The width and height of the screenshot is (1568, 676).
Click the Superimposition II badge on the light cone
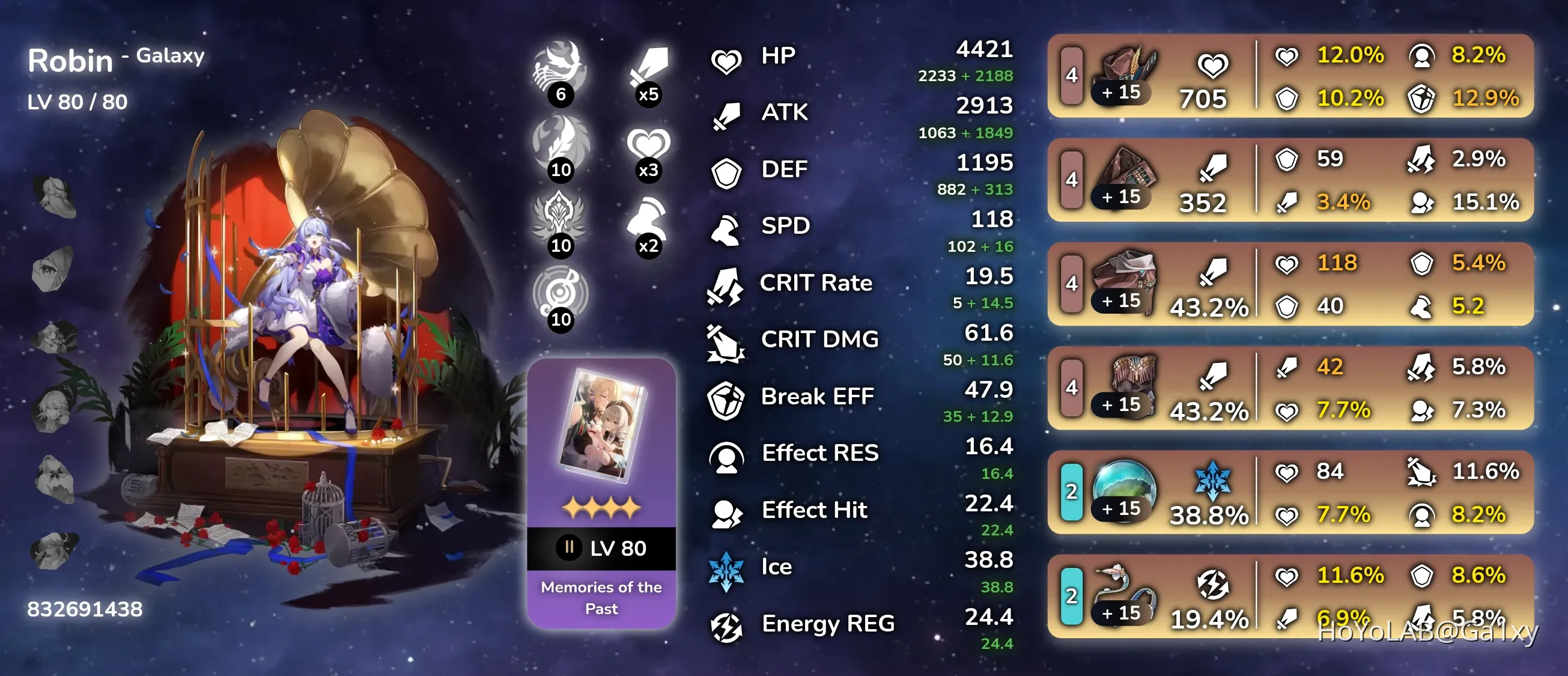[569, 546]
